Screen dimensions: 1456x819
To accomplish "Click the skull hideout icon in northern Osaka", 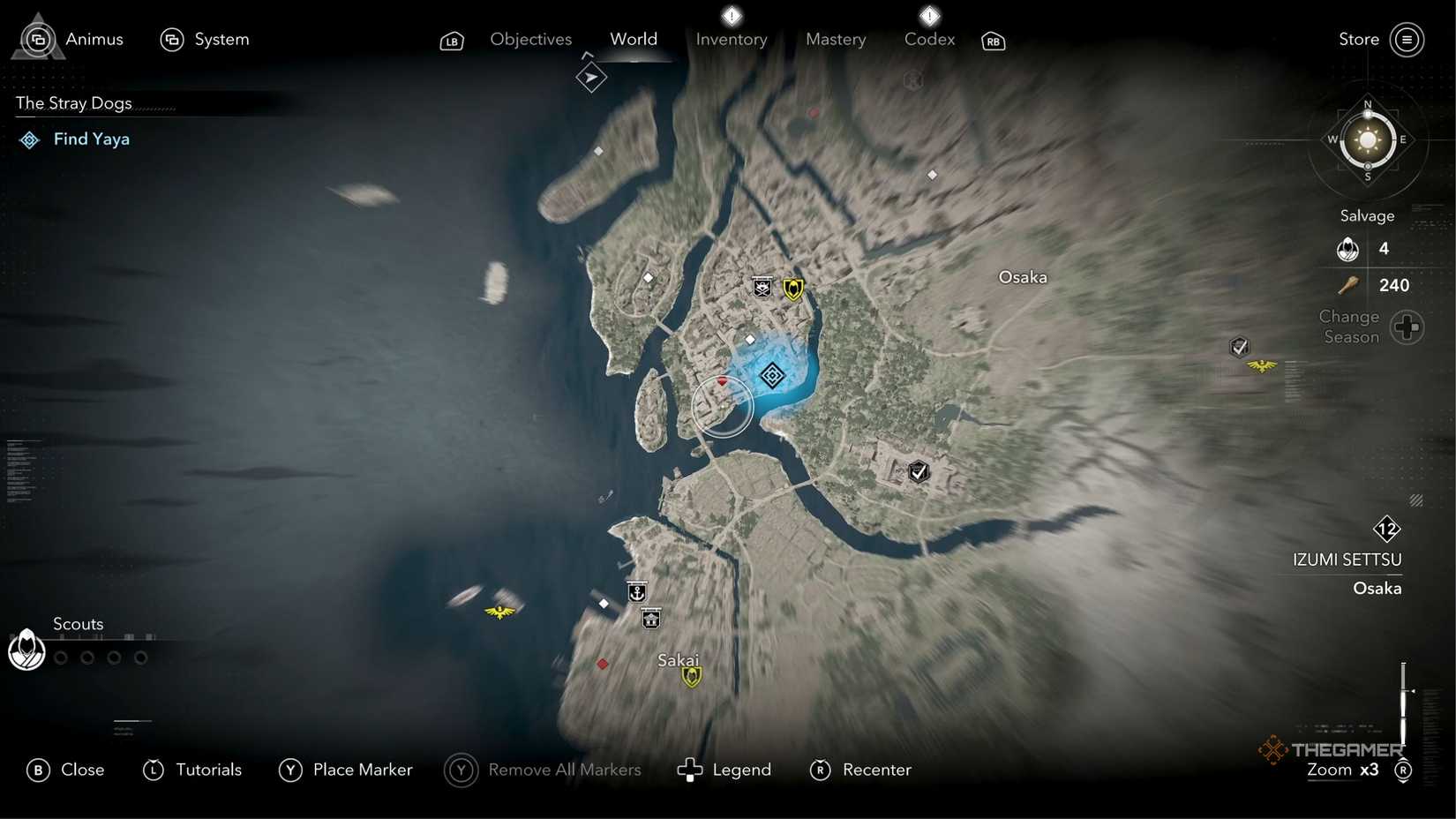I will pos(762,286).
